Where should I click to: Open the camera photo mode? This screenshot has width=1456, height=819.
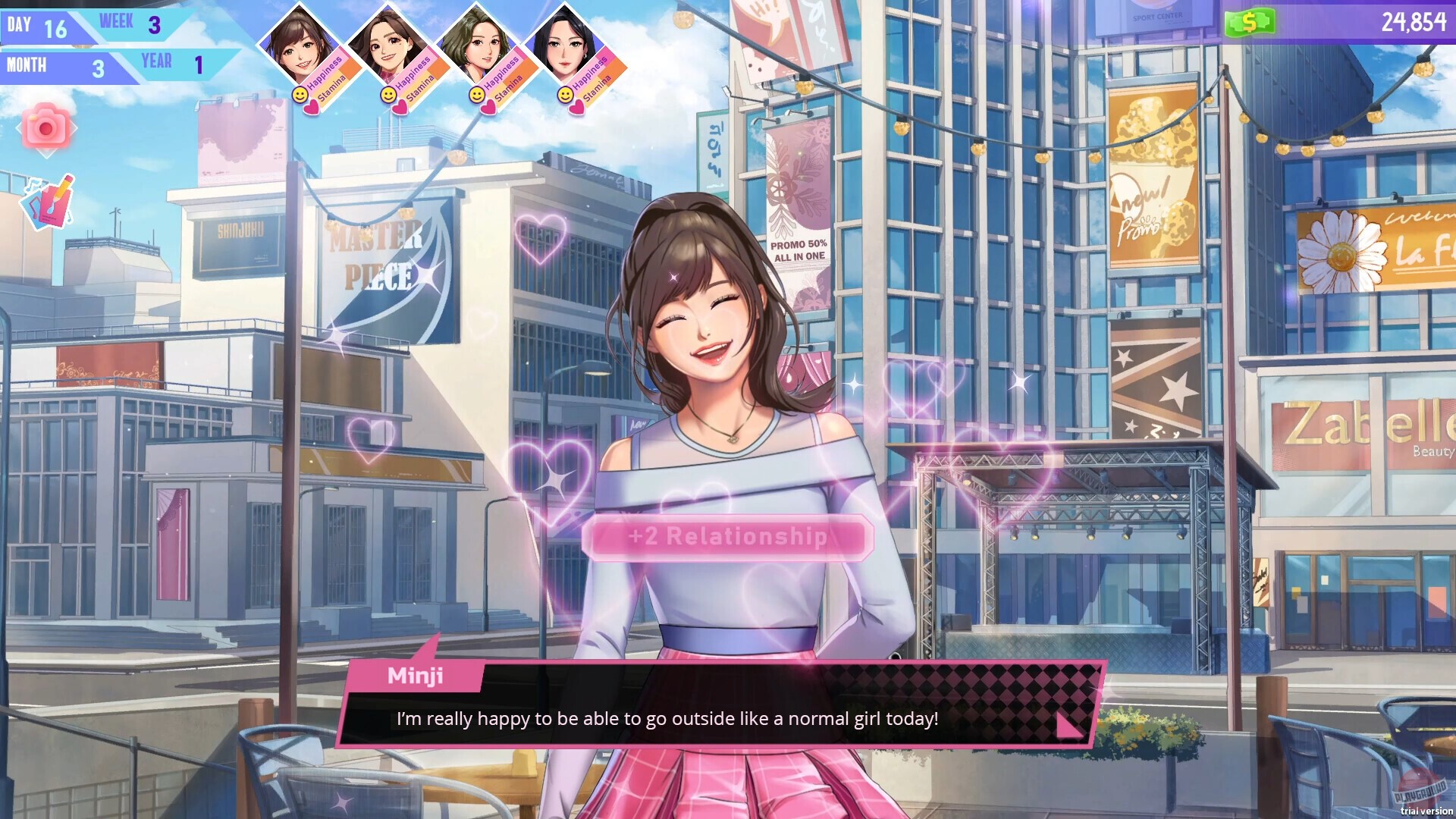click(x=47, y=127)
